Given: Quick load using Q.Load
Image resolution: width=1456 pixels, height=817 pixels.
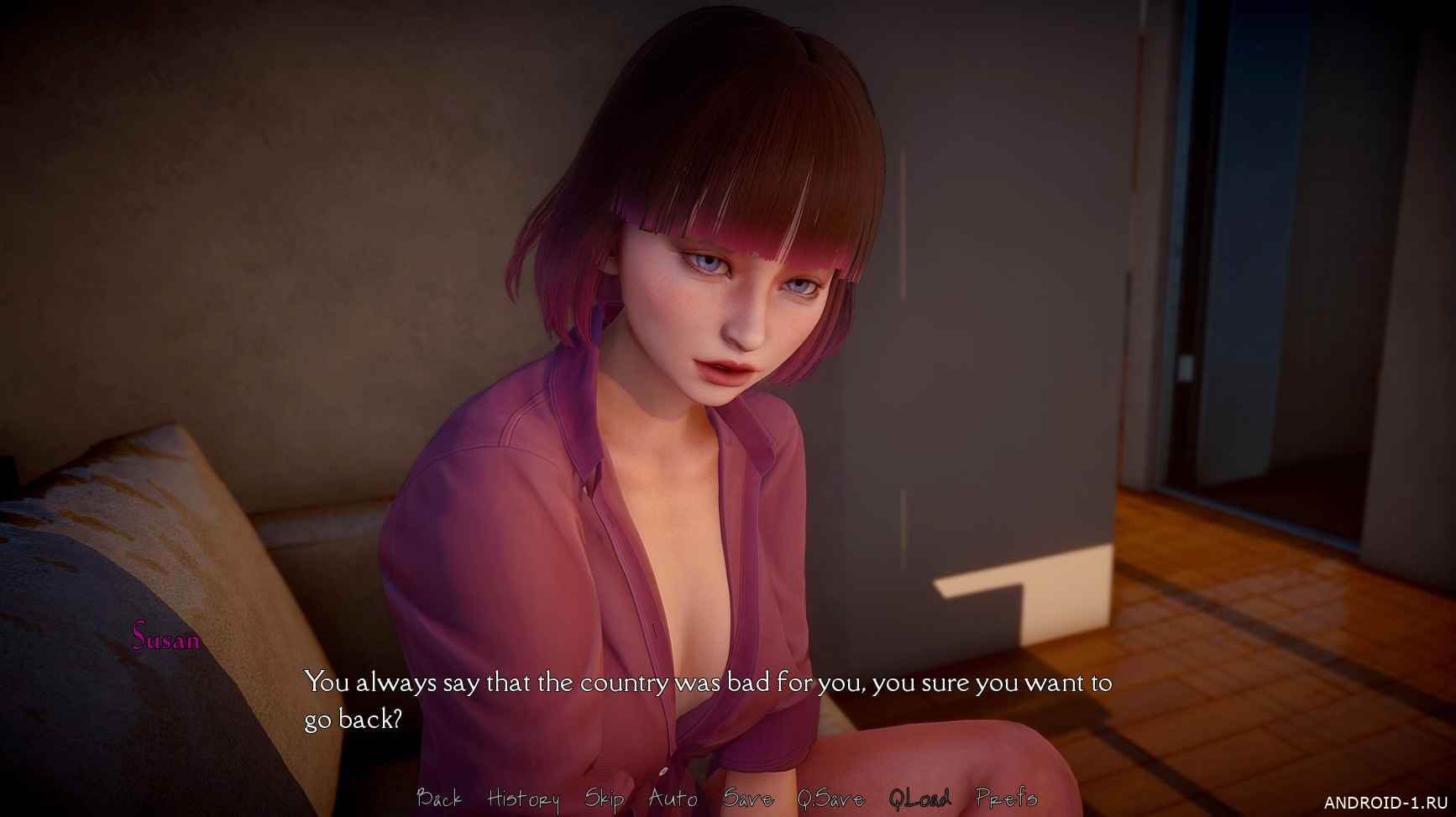Looking at the screenshot, I should (919, 798).
